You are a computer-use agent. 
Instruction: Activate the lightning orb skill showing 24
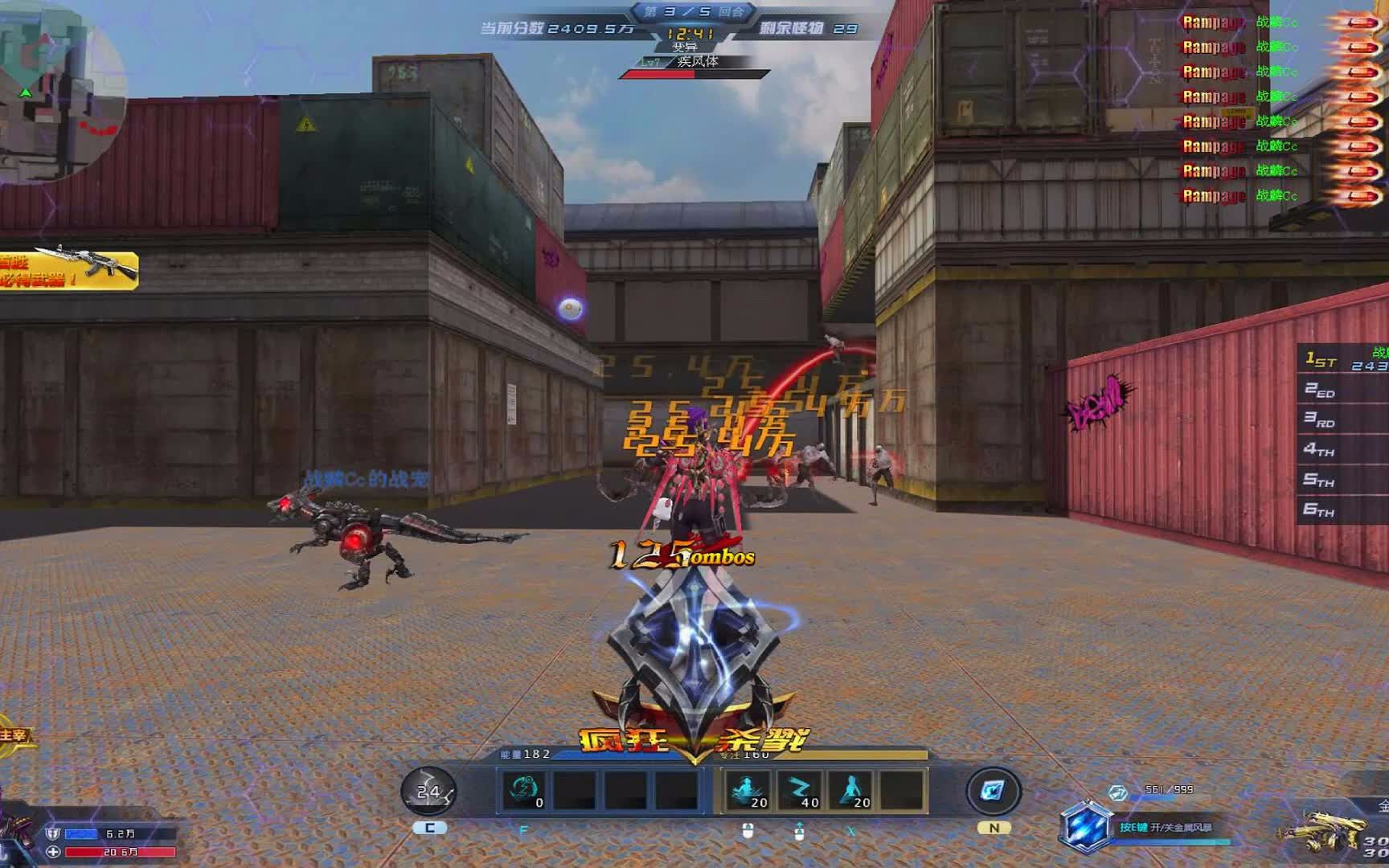pos(428,792)
